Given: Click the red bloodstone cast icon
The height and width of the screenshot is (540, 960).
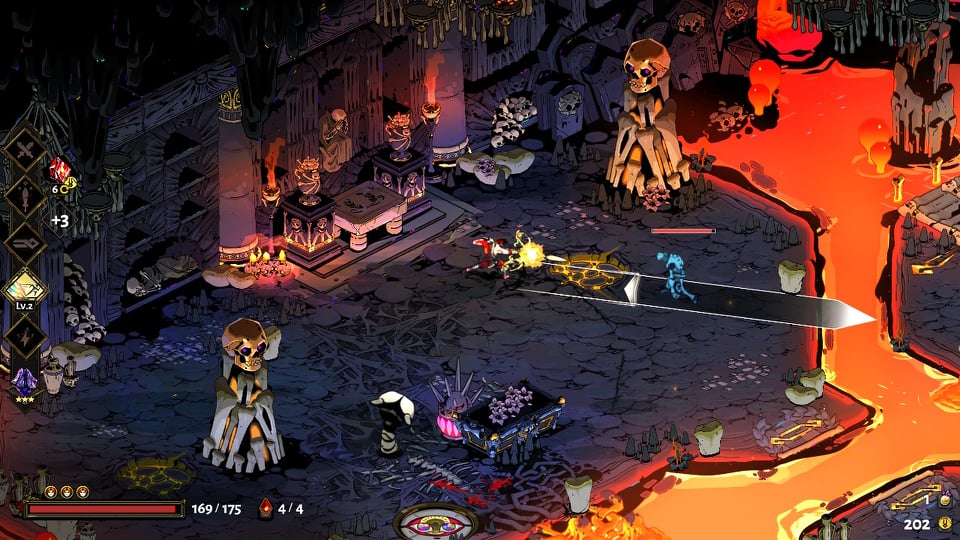Looking at the screenshot, I should point(265,508).
